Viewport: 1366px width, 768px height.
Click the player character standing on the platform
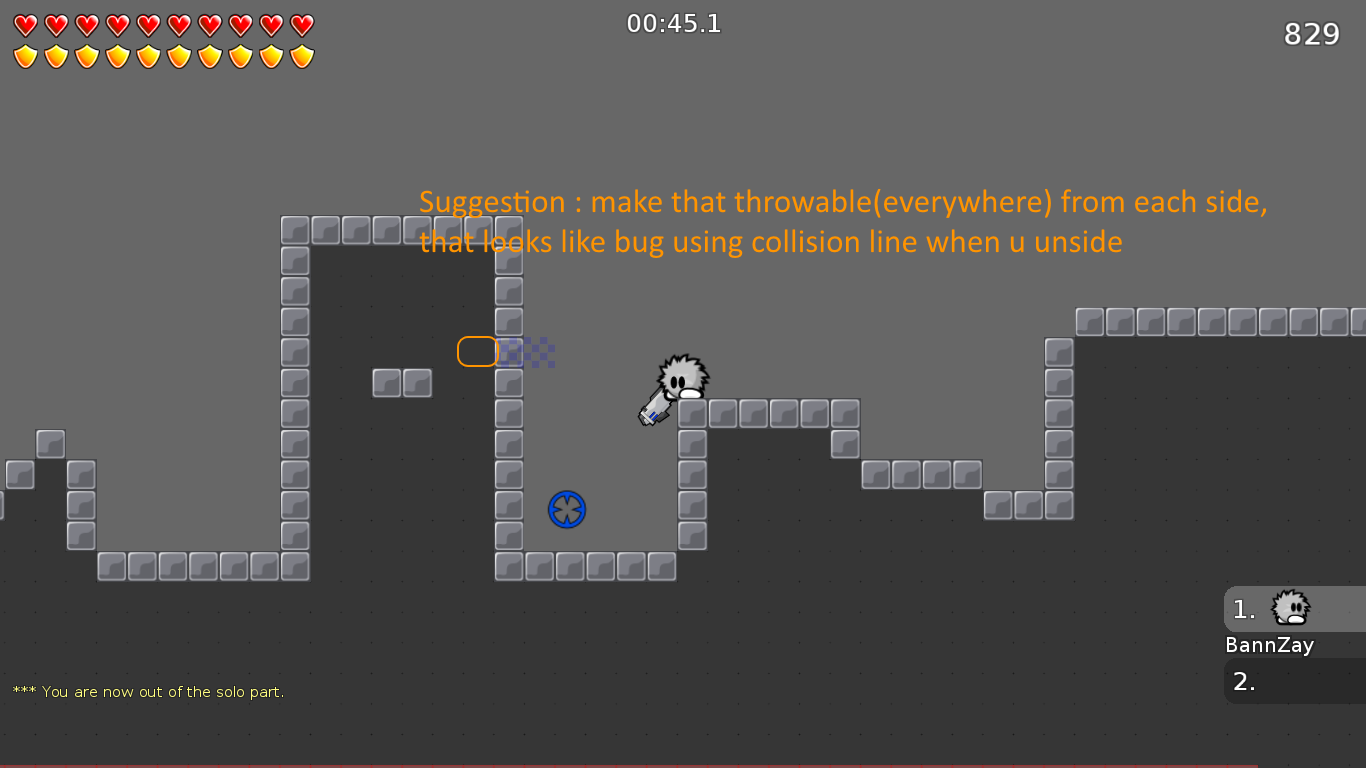click(683, 383)
